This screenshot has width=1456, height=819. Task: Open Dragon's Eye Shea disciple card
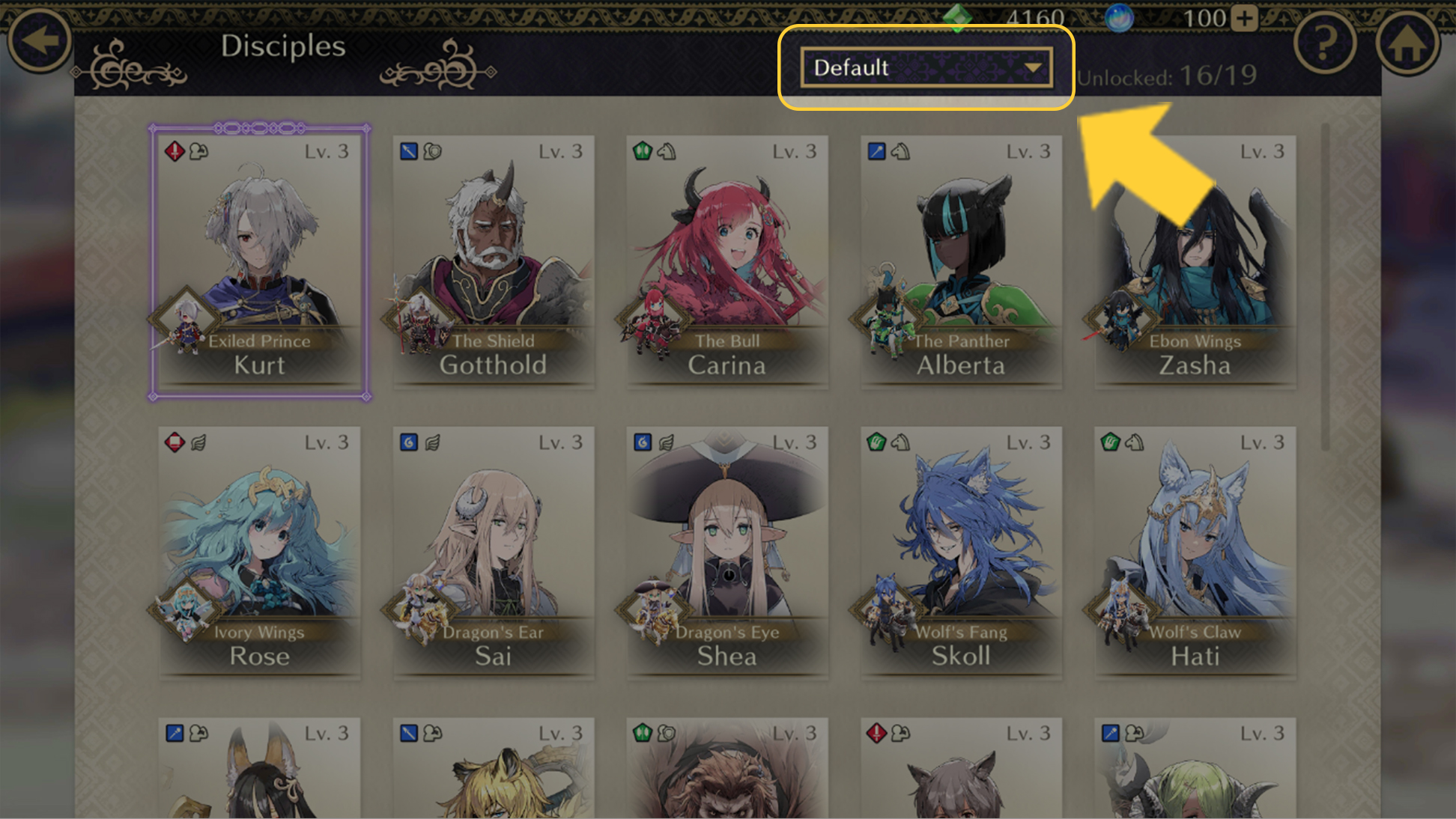click(x=727, y=552)
